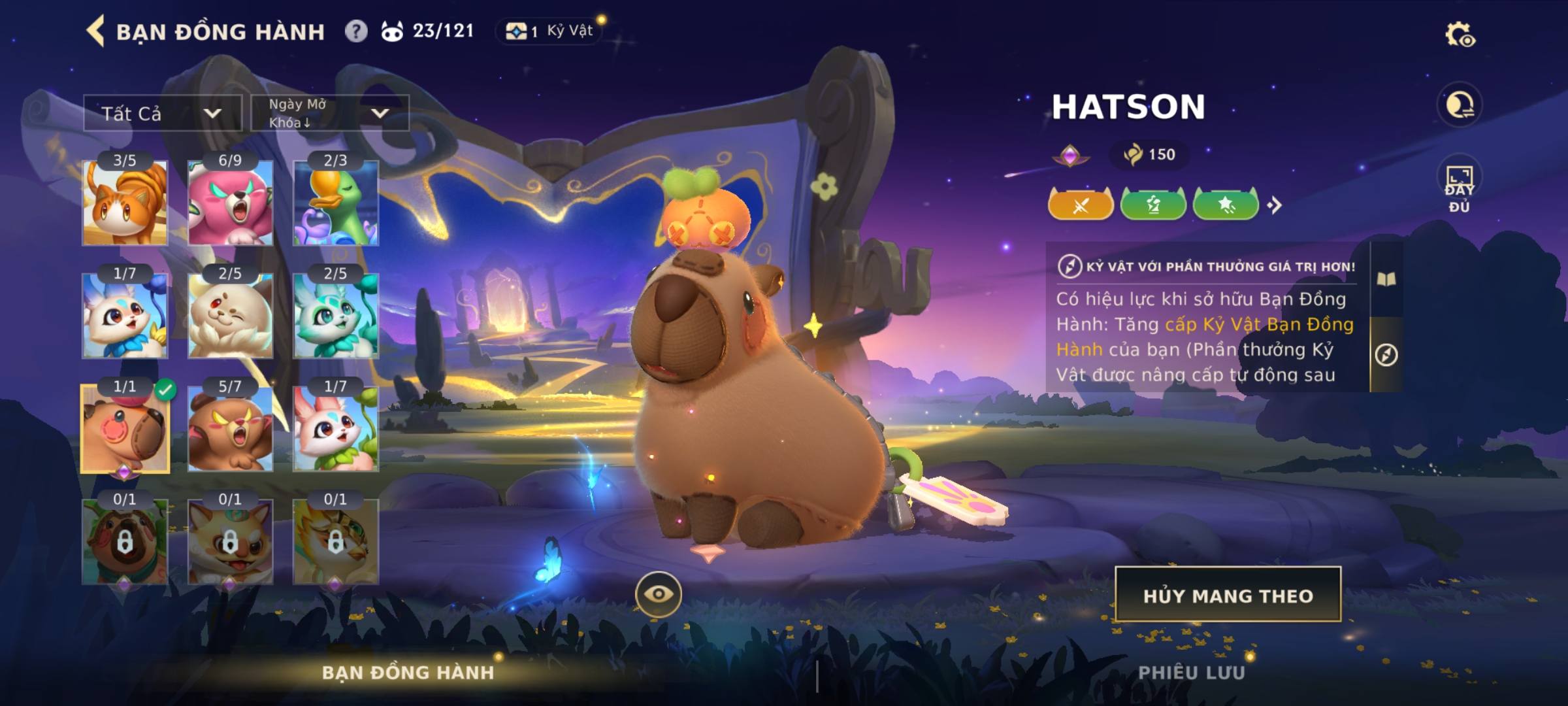This screenshot has height=706, width=1568.
Task: Open the book icon side tab
Action: pyautogui.click(x=1386, y=280)
